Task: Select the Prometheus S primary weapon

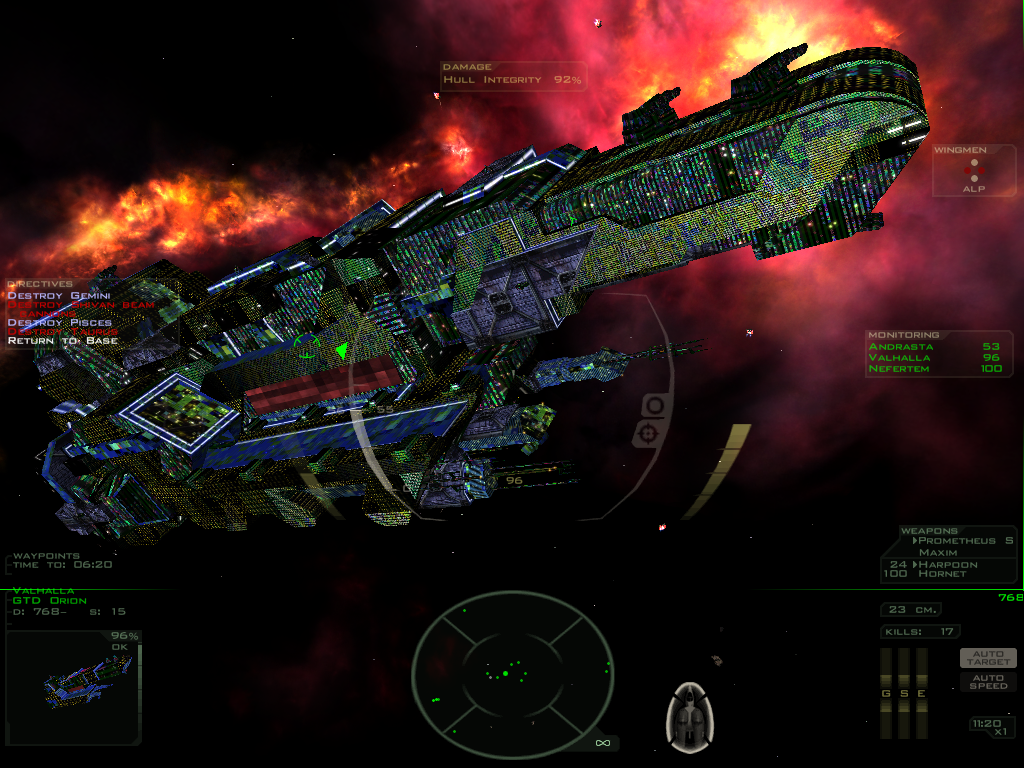Action: (x=958, y=541)
